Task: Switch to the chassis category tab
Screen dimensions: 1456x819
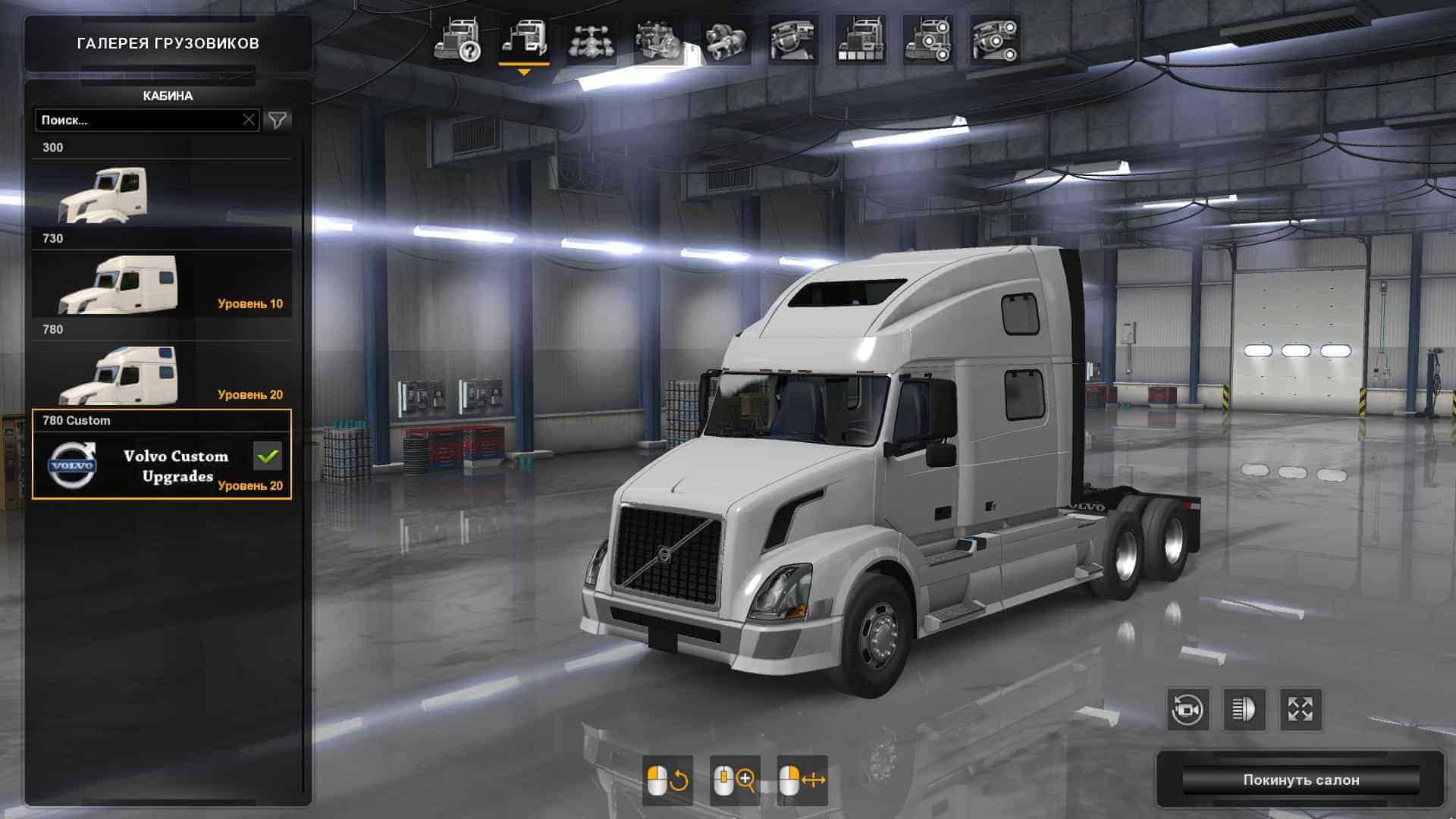Action: [591, 40]
